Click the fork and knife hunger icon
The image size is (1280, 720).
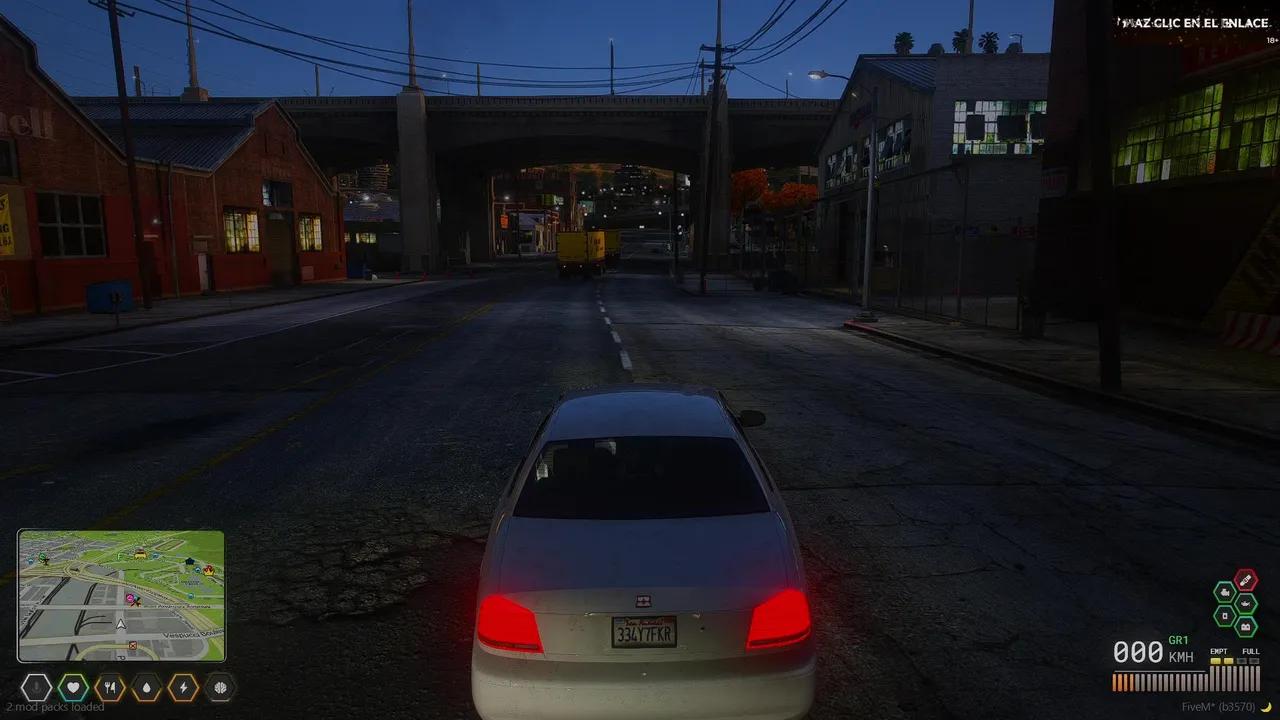click(x=110, y=687)
